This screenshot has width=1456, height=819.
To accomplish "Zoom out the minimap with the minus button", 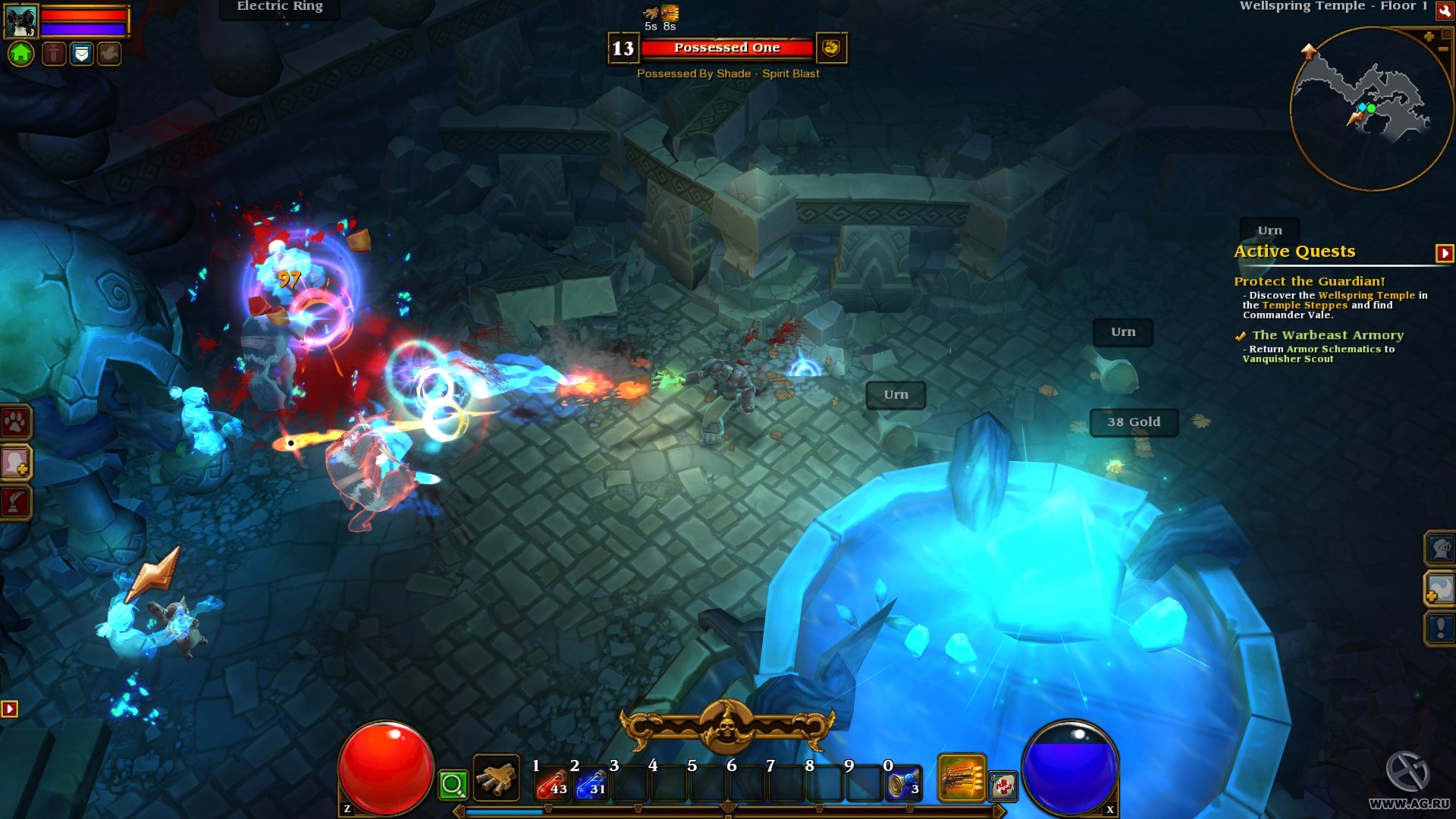I will [1443, 49].
